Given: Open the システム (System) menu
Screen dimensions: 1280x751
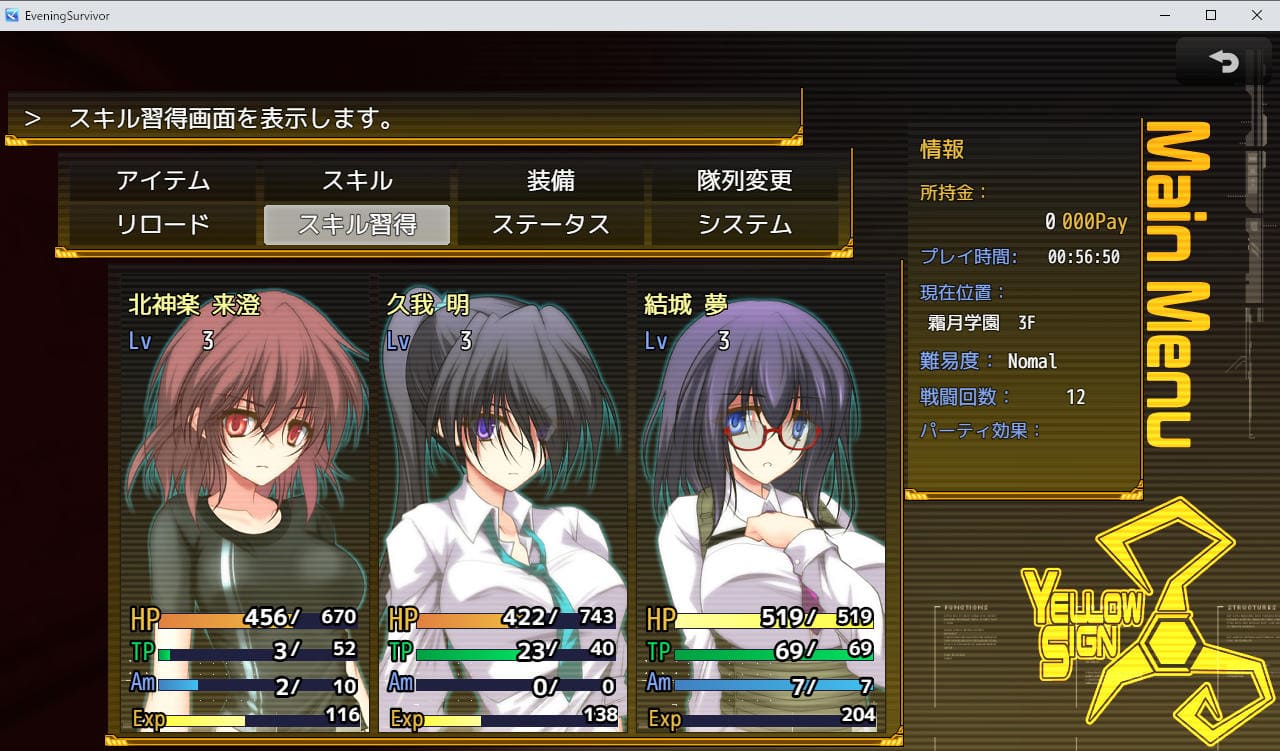Looking at the screenshot, I should 745,225.
